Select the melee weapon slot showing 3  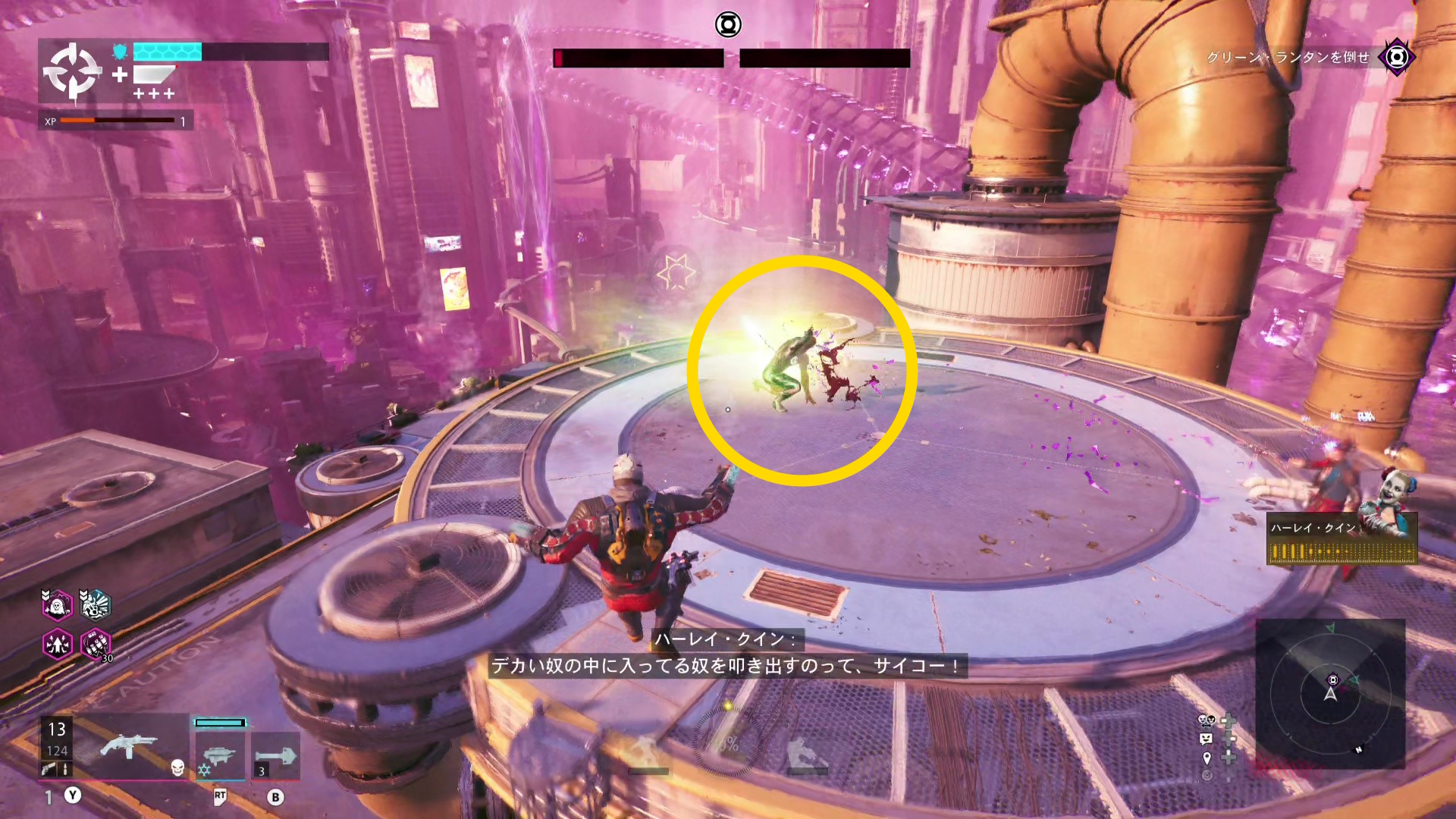(275, 755)
